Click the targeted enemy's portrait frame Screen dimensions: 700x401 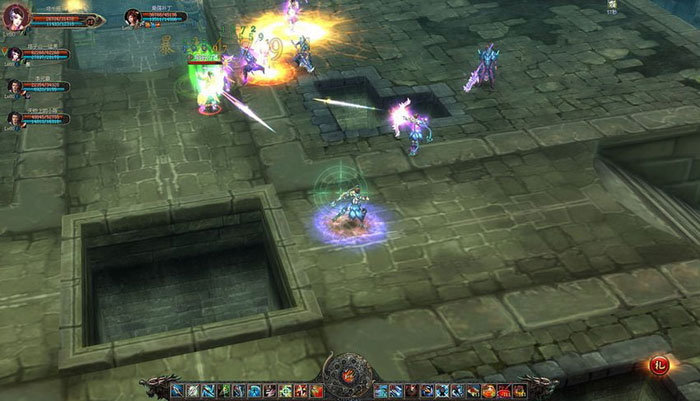(133, 17)
